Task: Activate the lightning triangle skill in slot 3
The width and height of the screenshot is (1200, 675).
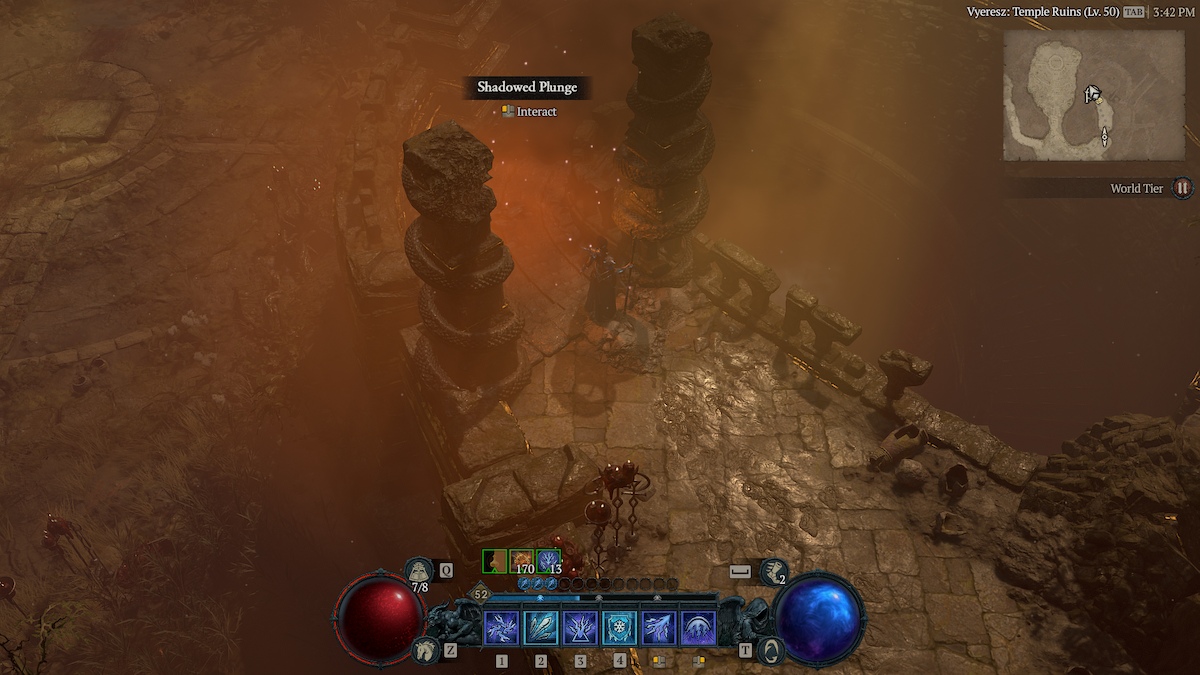Action: (x=580, y=627)
